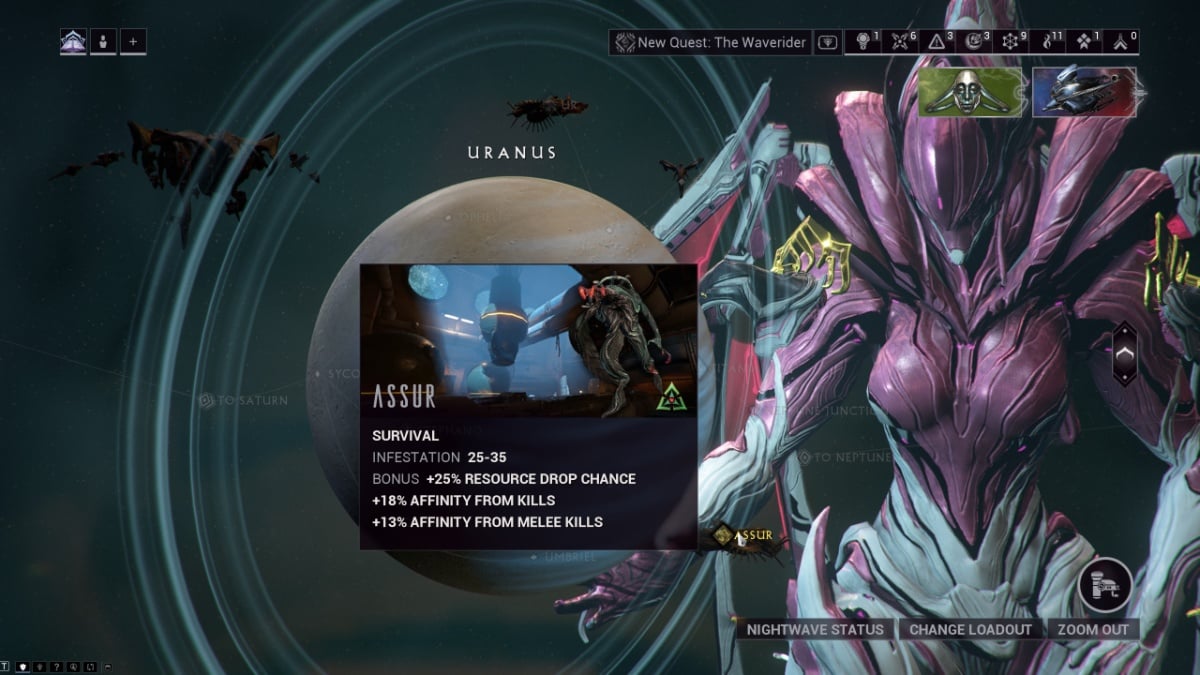Image resolution: width=1200 pixels, height=675 pixels.
Task: Open the player silhouette squad icon
Action: (103, 42)
